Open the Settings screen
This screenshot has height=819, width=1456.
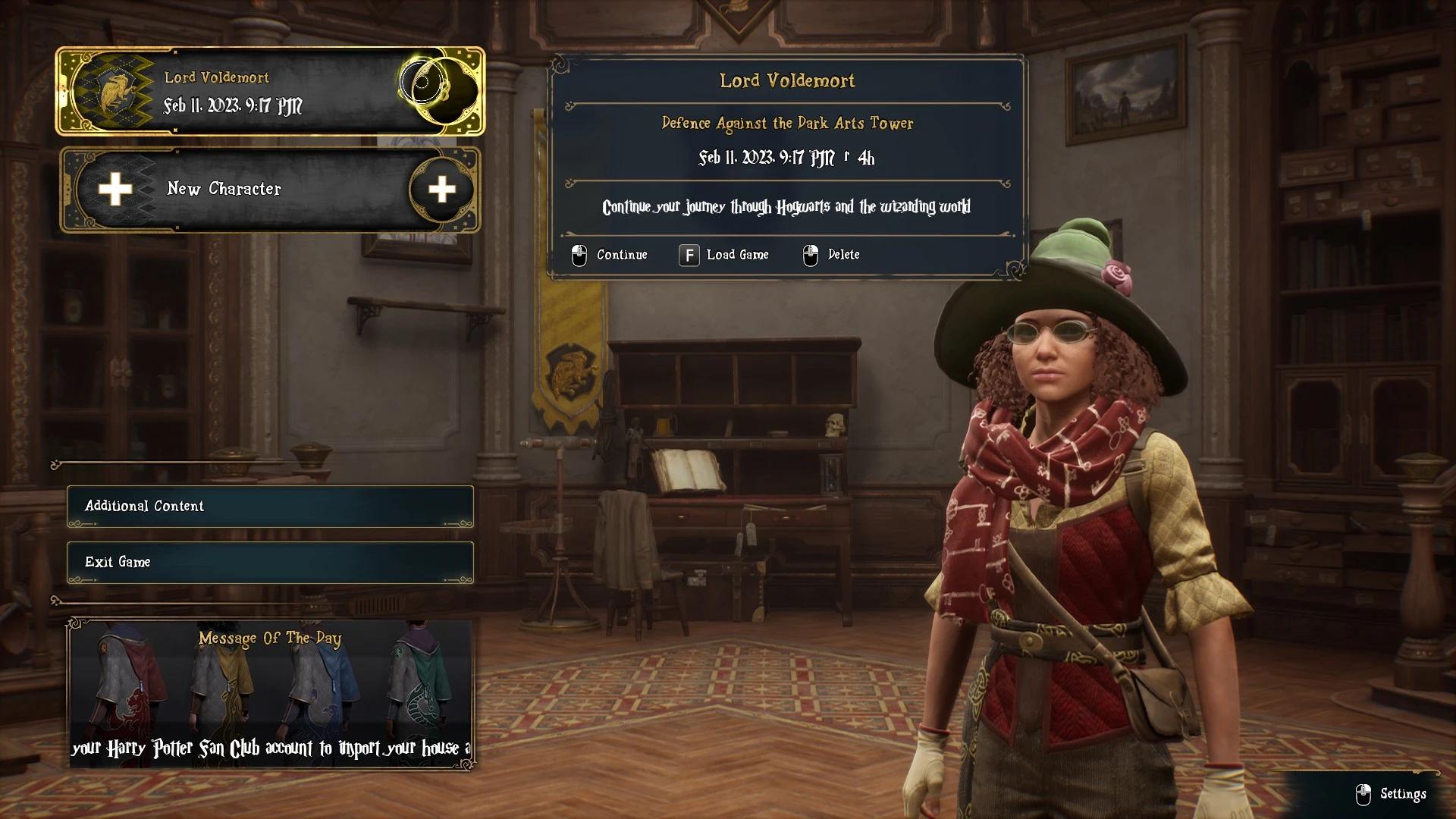(x=1392, y=794)
